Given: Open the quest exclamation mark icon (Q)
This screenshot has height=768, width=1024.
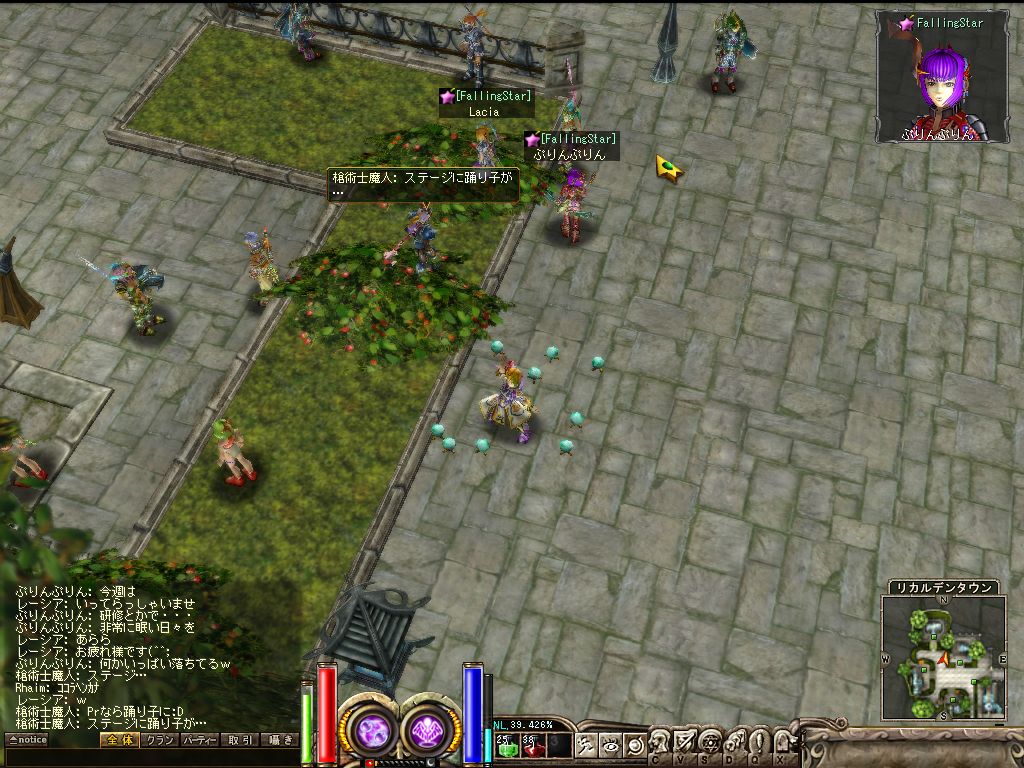Looking at the screenshot, I should pyautogui.click(x=757, y=743).
